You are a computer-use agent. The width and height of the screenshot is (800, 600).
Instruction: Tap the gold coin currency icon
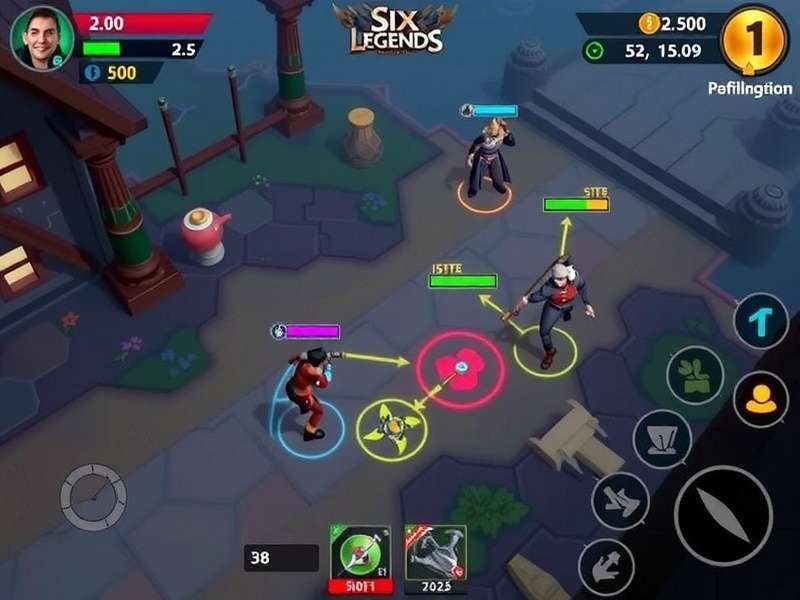[649, 24]
